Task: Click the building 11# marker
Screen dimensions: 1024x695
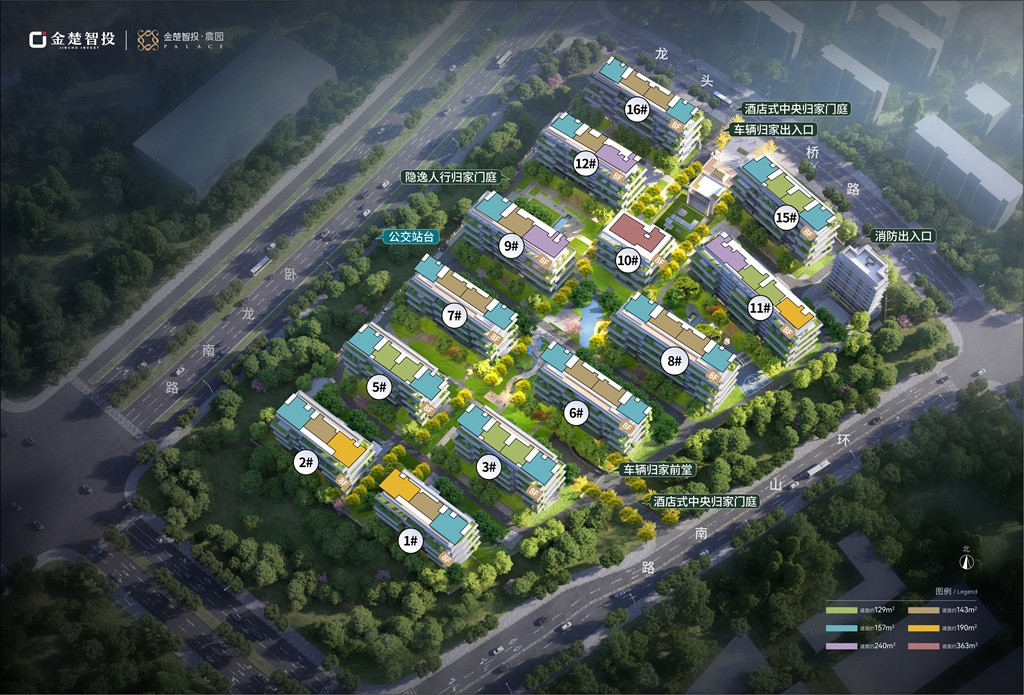Action: tap(761, 307)
